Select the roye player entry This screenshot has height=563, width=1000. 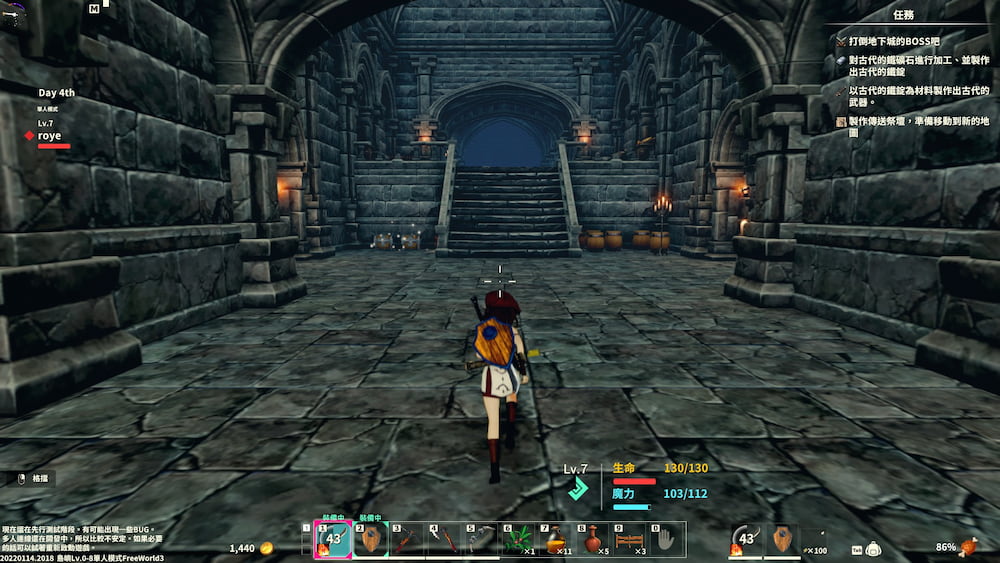50,136
